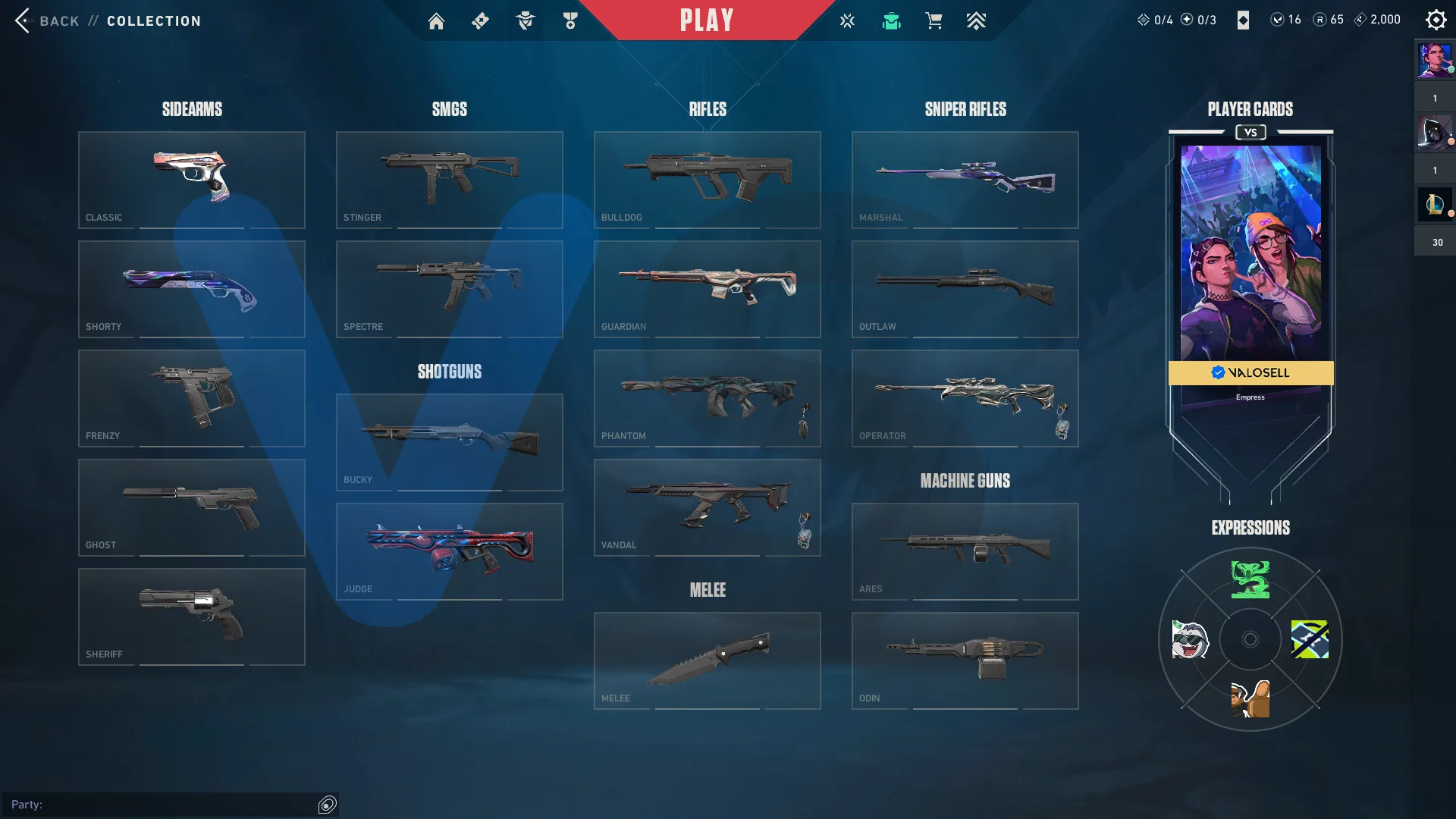Choose the Phantom rifle slot
Image resolution: width=1456 pixels, height=819 pixels.
[x=708, y=398]
